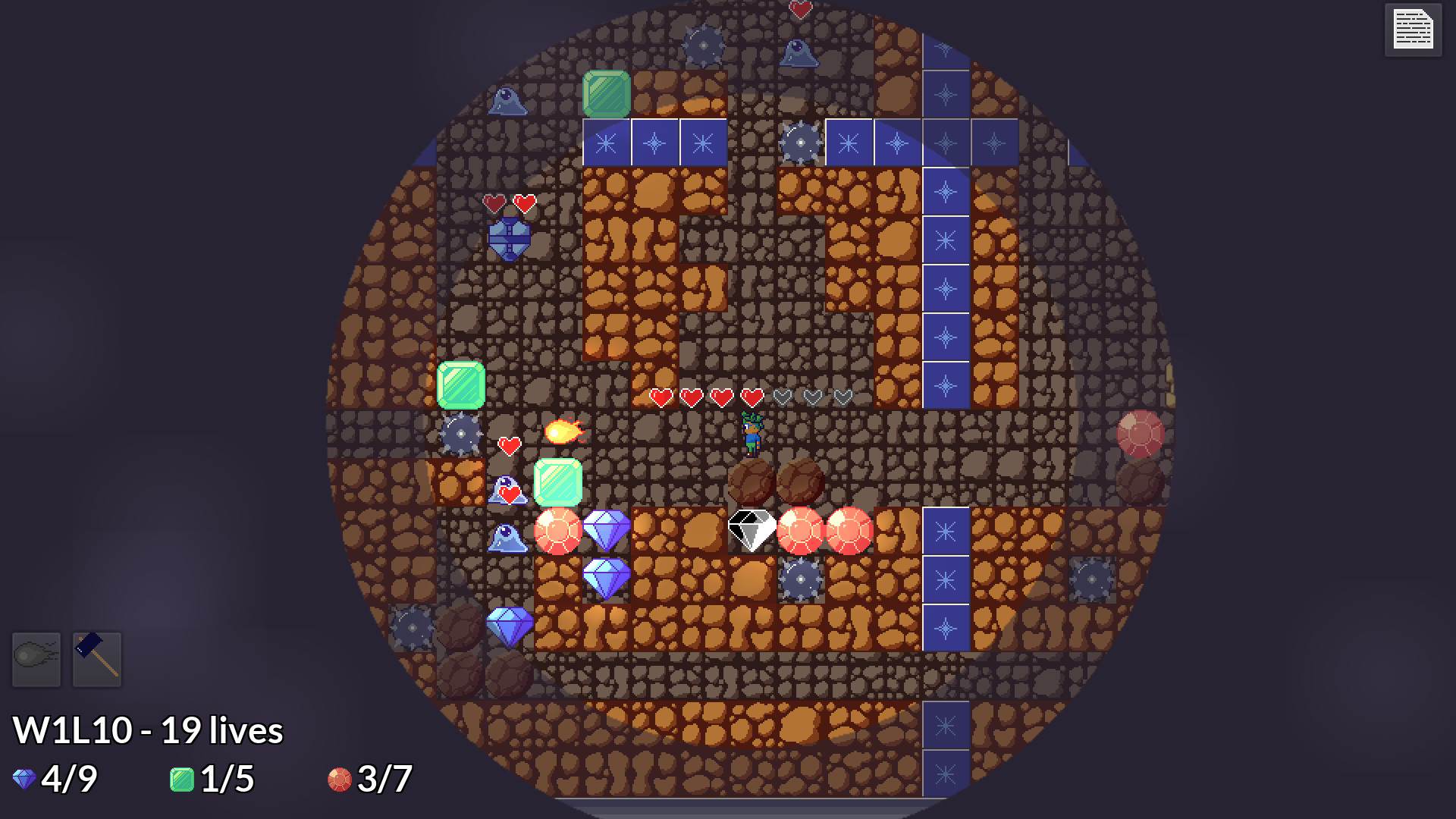Click the blue slime at the top of the map
Image resolution: width=1456 pixels, height=819 pixels.
[x=800, y=55]
